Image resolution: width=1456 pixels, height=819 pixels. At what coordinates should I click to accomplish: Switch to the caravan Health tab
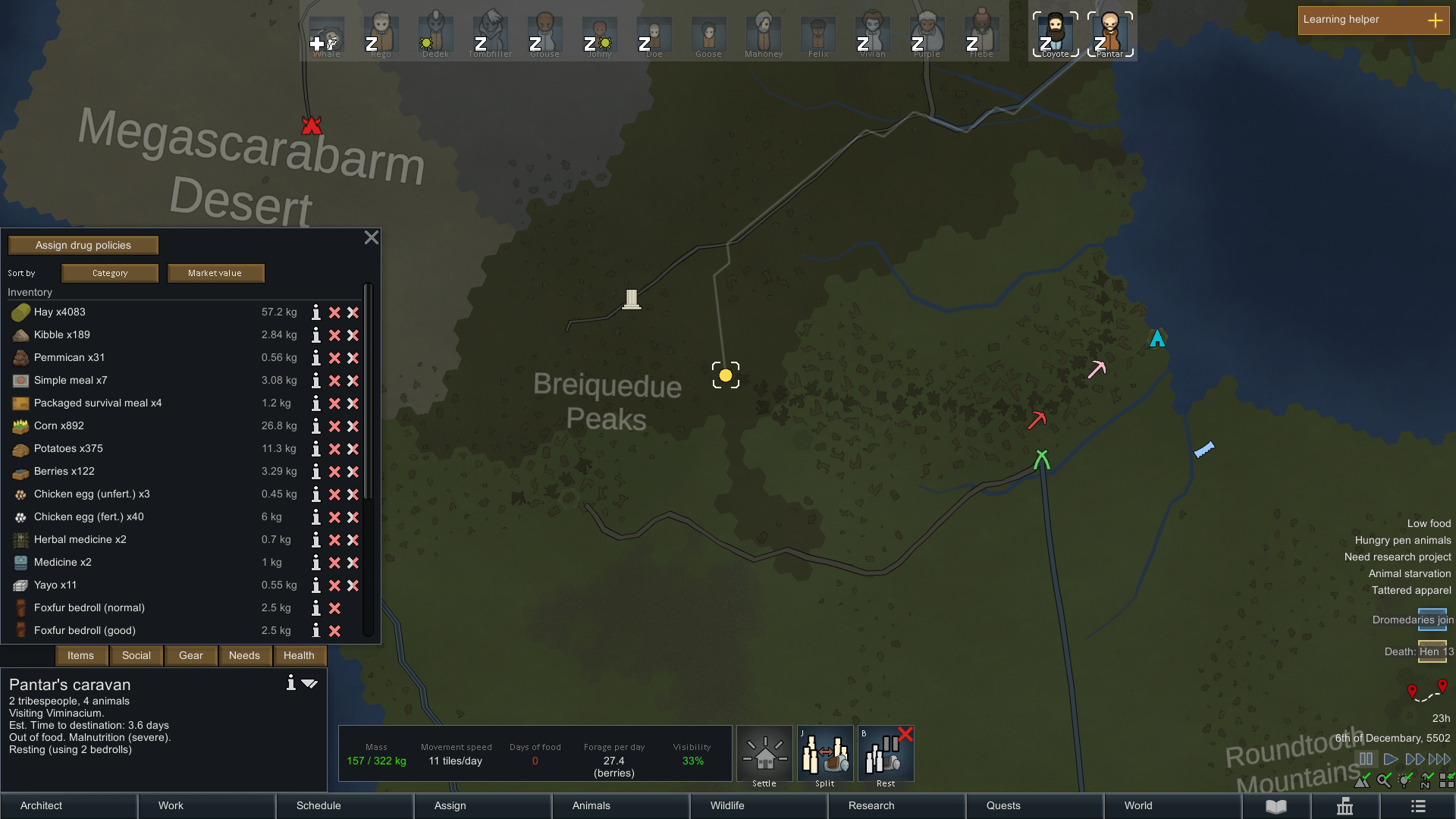299,655
